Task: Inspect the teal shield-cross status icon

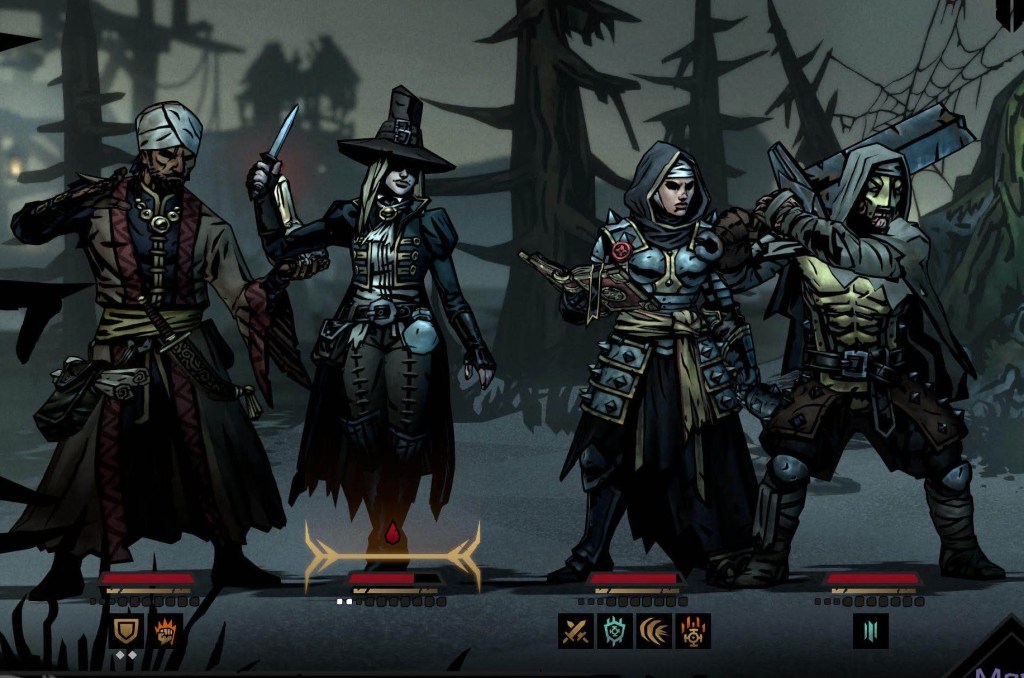Action: (x=615, y=631)
